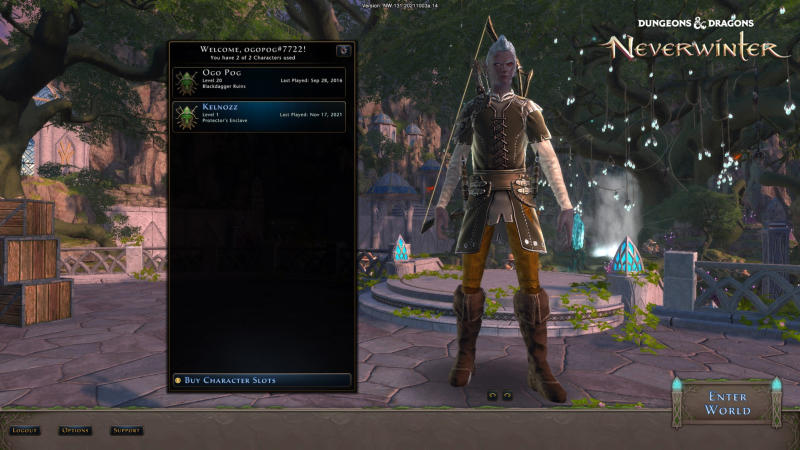This screenshot has width=800, height=450.
Task: Choose the Kelnozz character entry
Action: [260, 115]
